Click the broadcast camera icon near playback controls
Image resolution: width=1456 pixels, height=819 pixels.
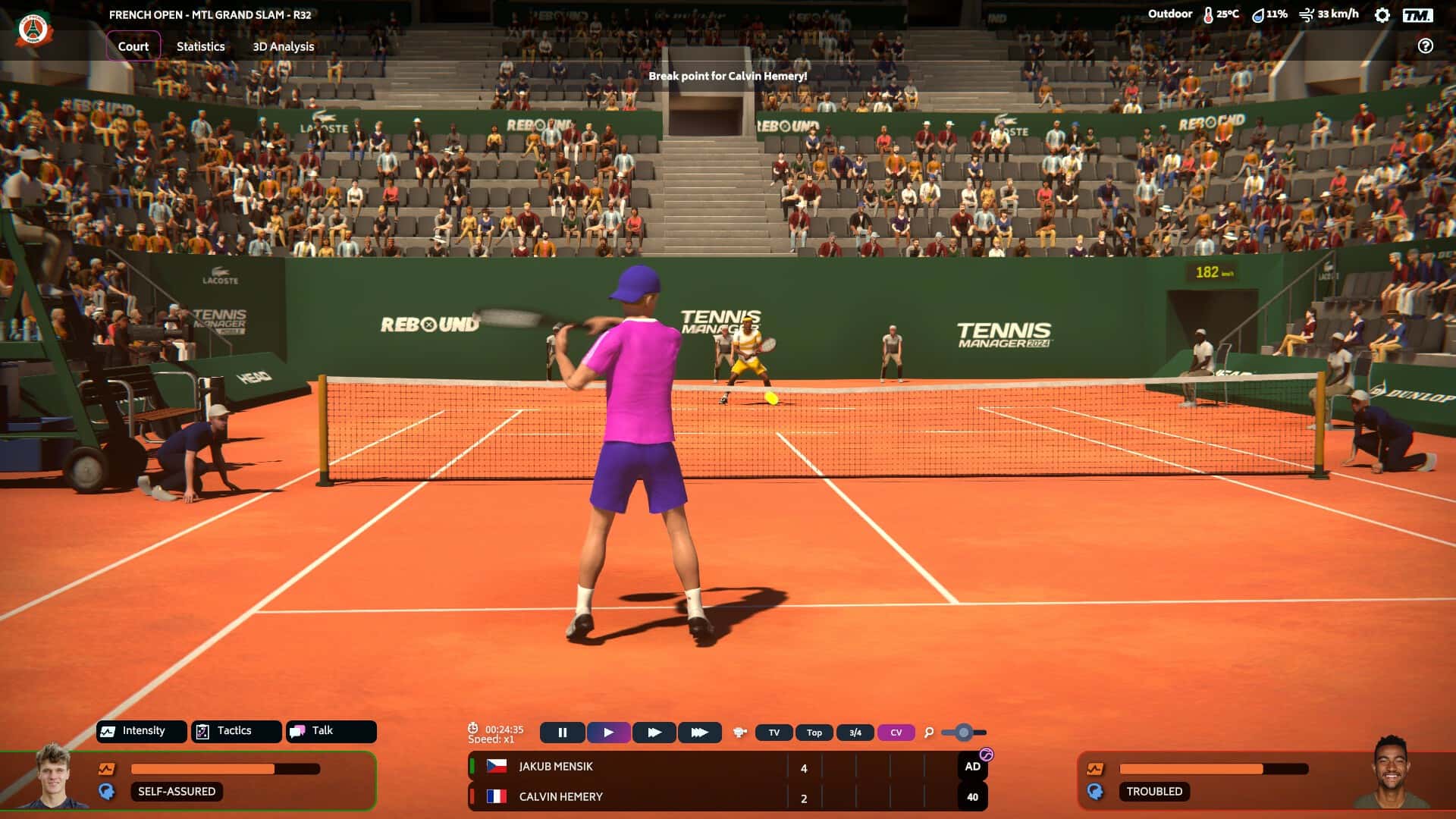[739, 733]
